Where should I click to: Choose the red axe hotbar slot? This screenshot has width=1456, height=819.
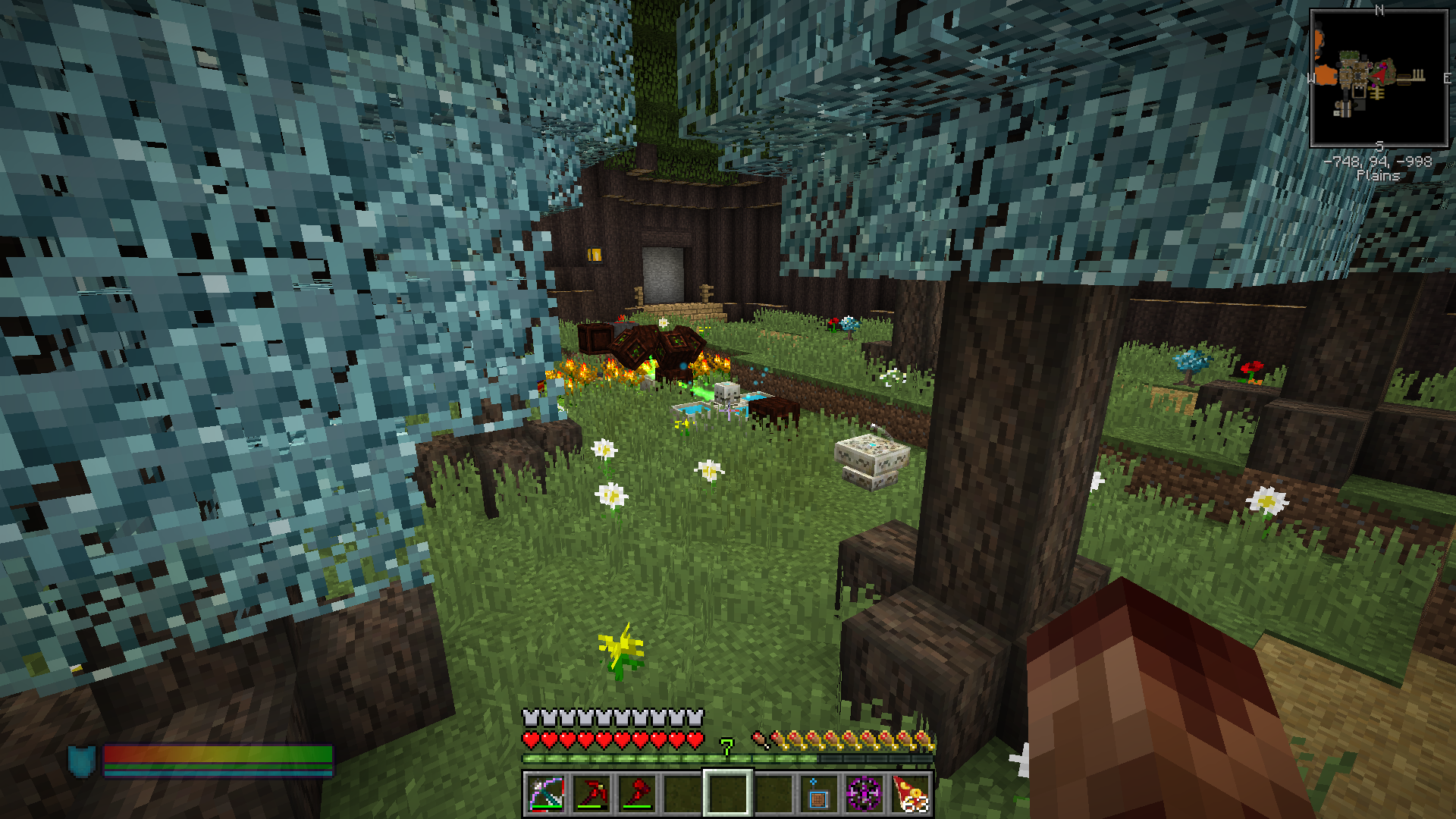pos(637,793)
